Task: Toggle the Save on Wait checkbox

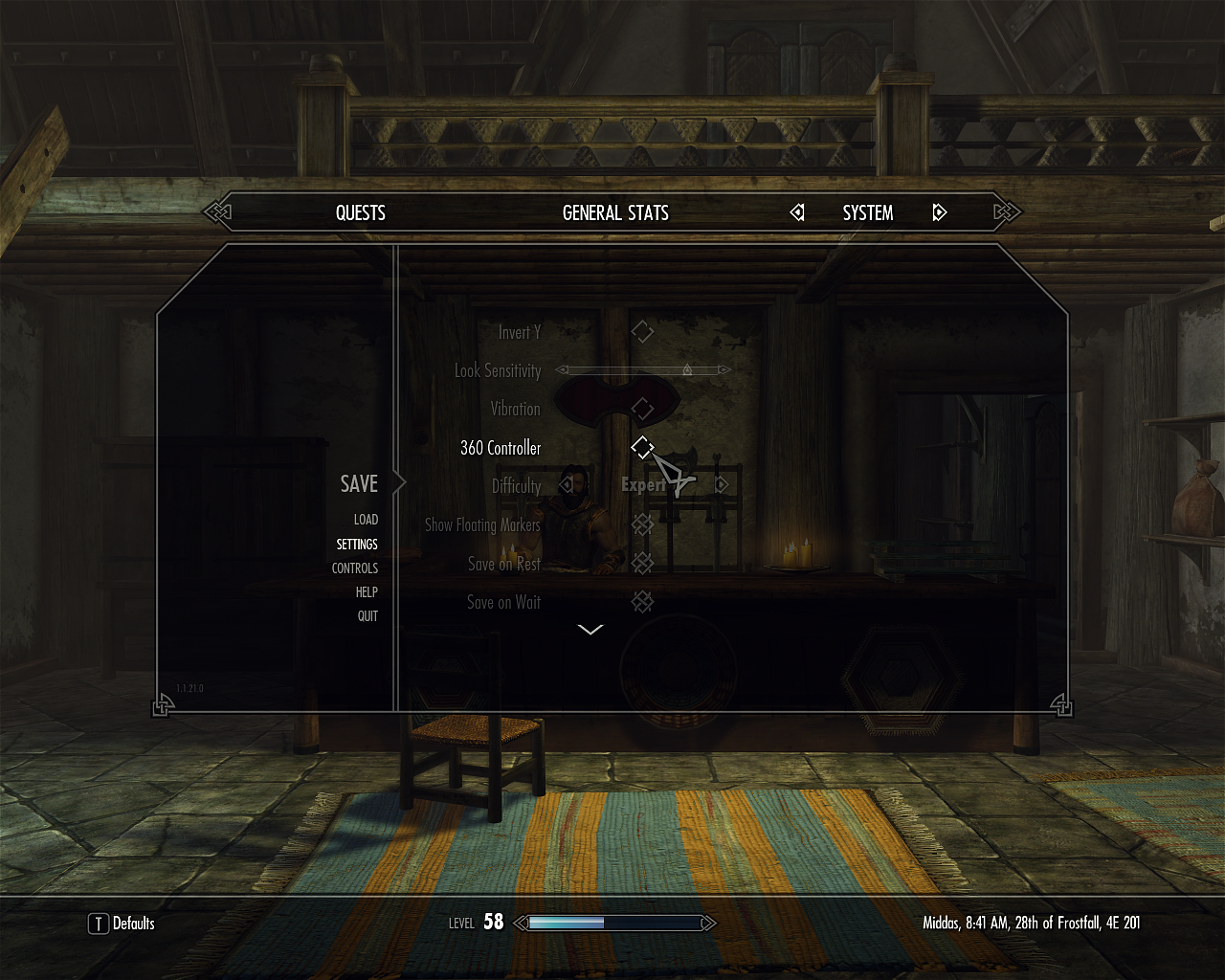Action: click(x=642, y=602)
